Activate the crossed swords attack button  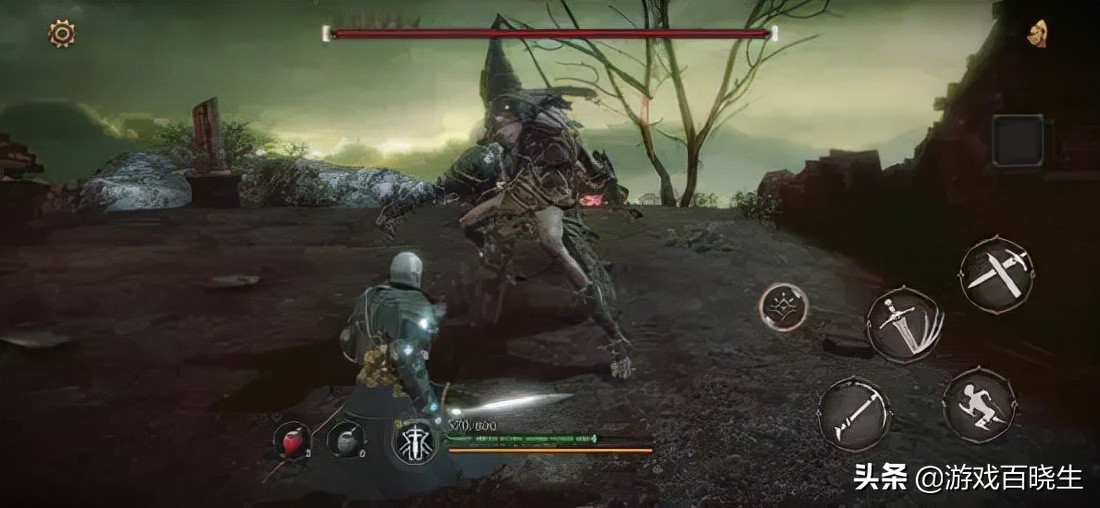pyautogui.click(x=996, y=273)
